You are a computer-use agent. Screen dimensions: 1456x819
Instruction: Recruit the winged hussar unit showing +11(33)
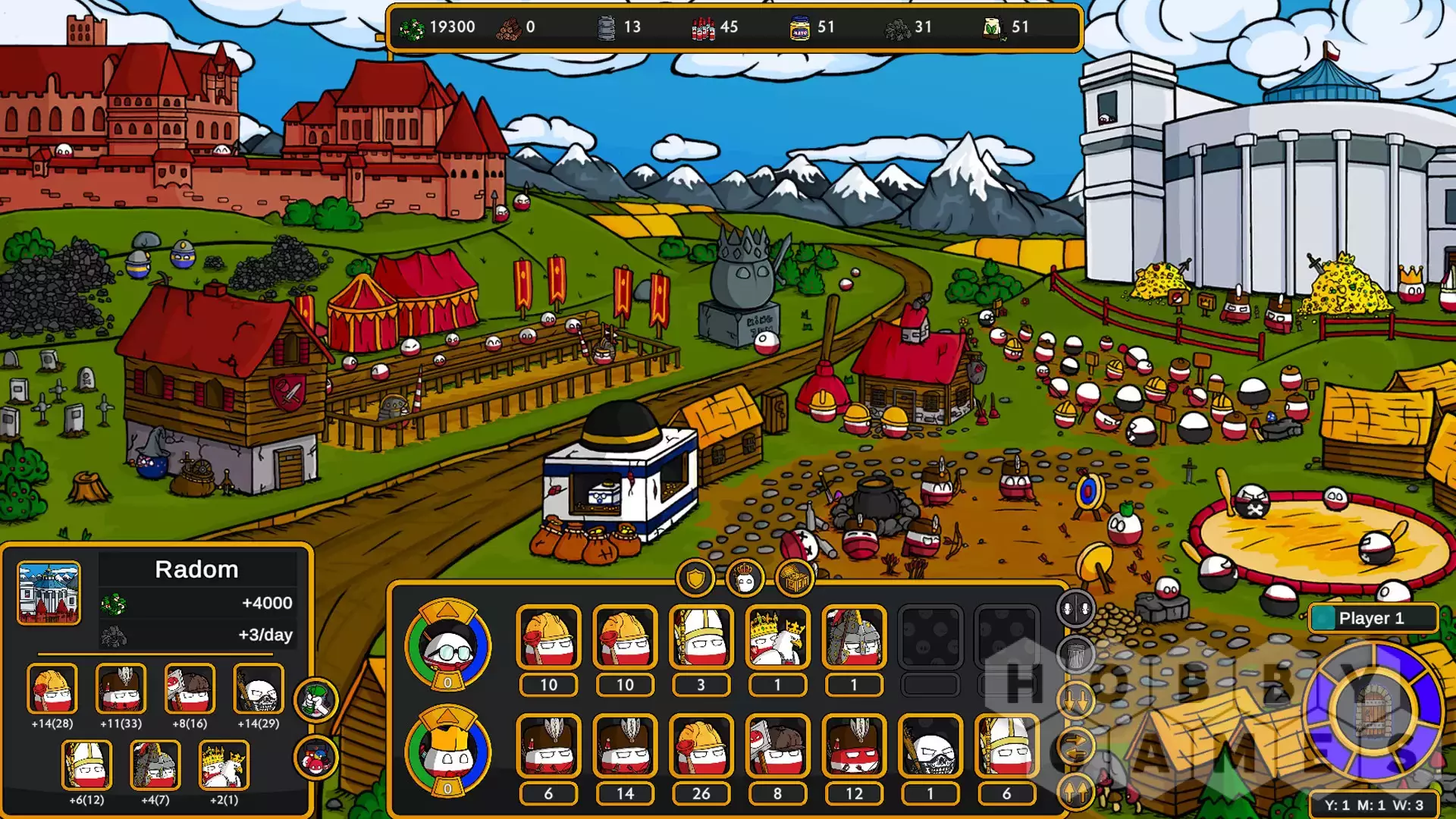(x=121, y=689)
